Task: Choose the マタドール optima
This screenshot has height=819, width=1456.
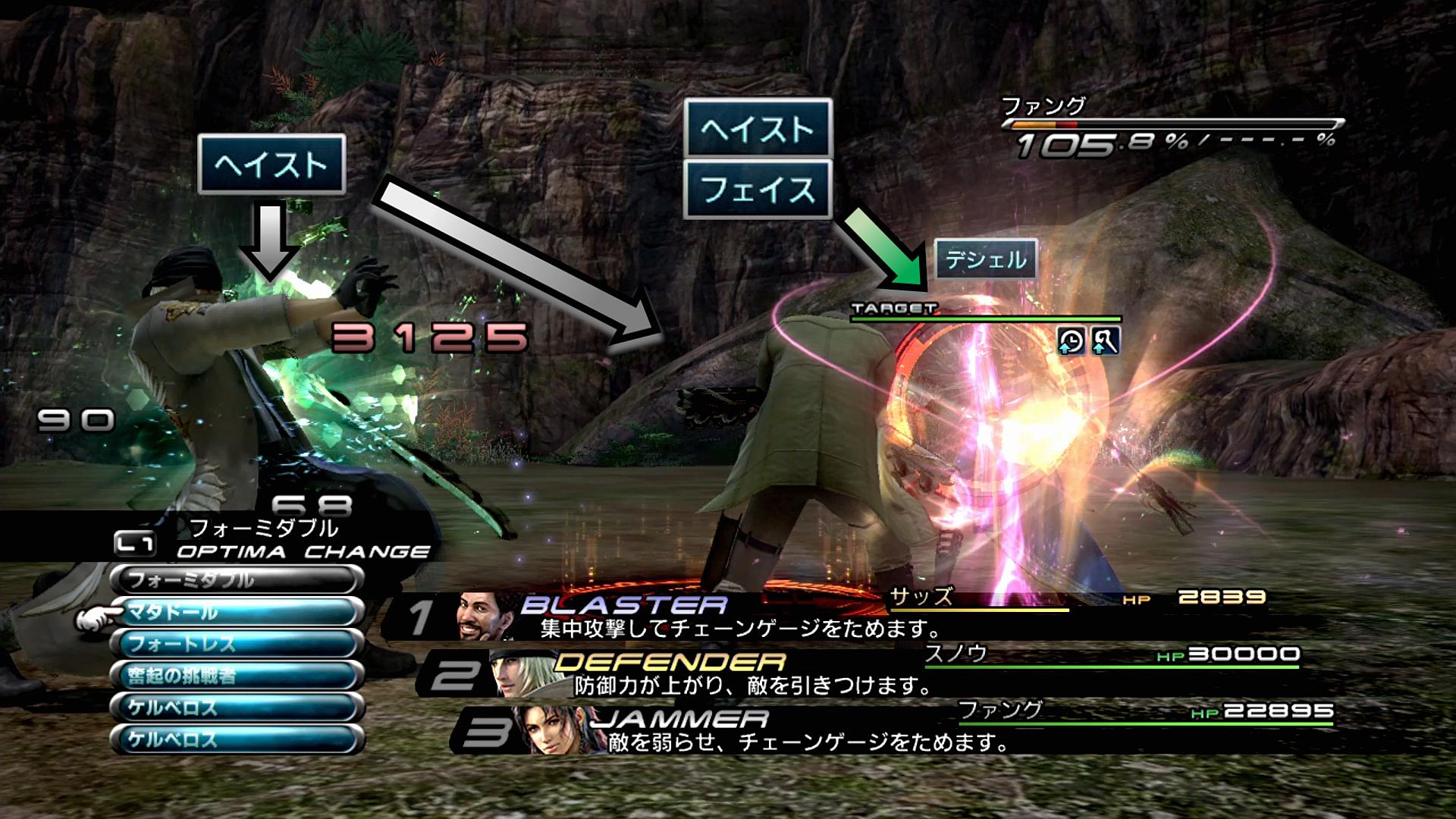Action: [x=237, y=613]
